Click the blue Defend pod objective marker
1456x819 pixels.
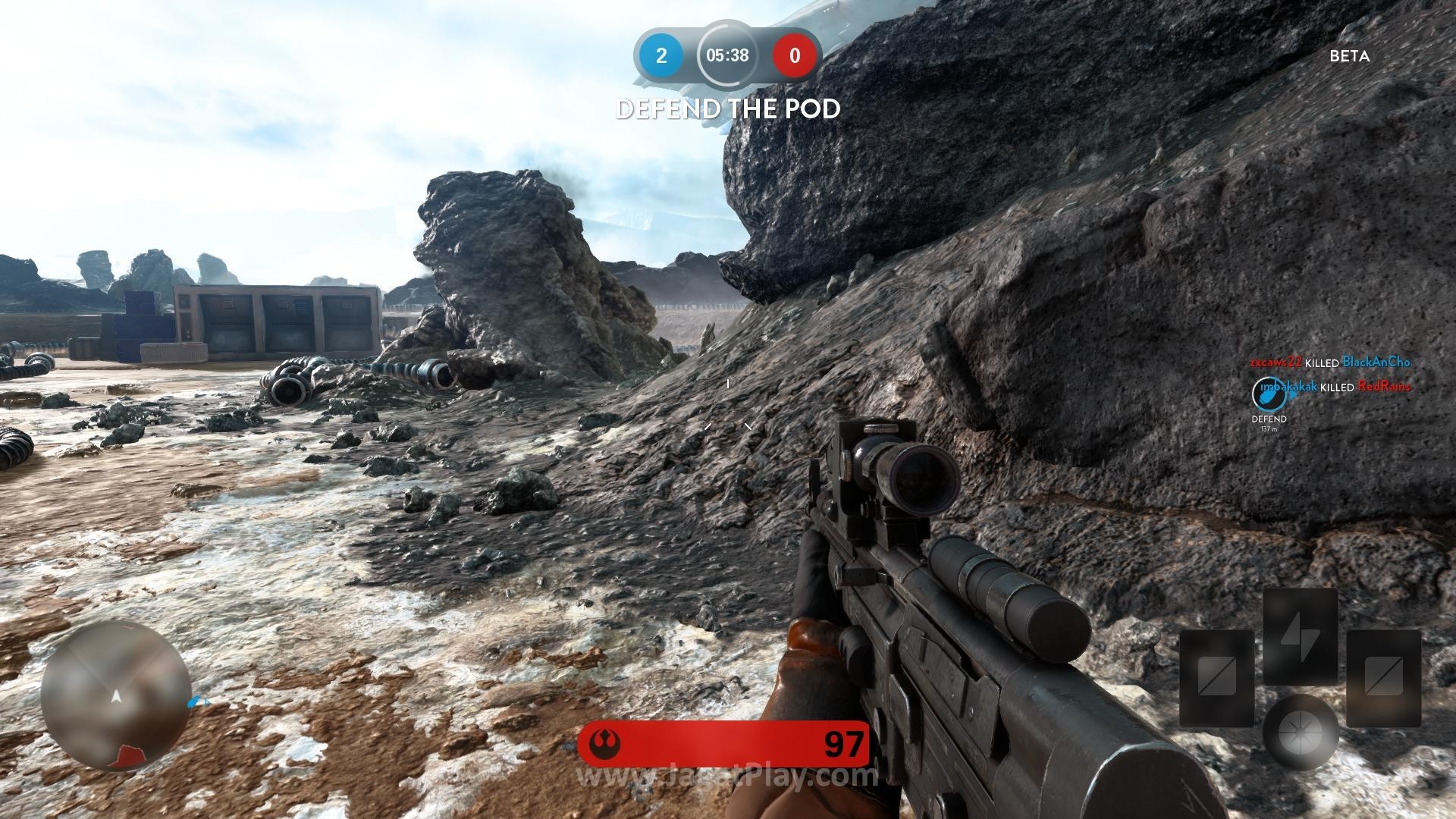click(1263, 393)
